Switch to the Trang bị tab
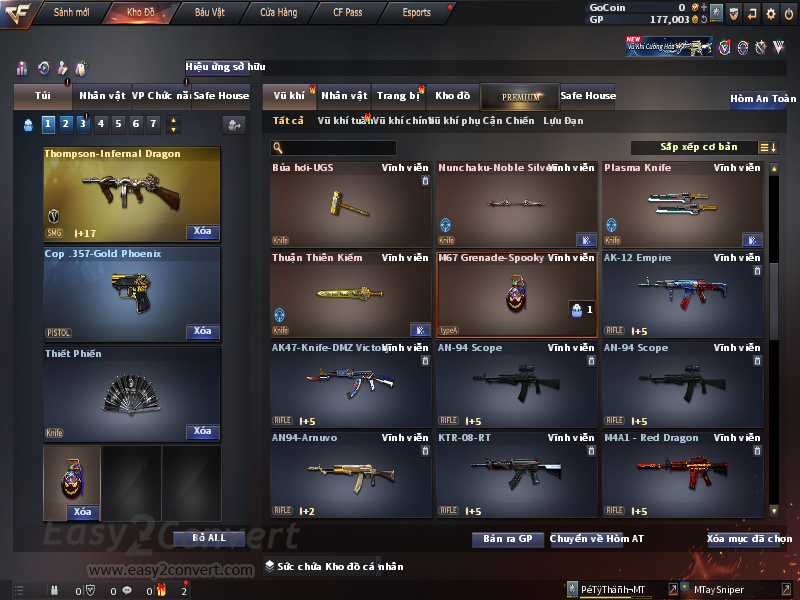 click(398, 96)
